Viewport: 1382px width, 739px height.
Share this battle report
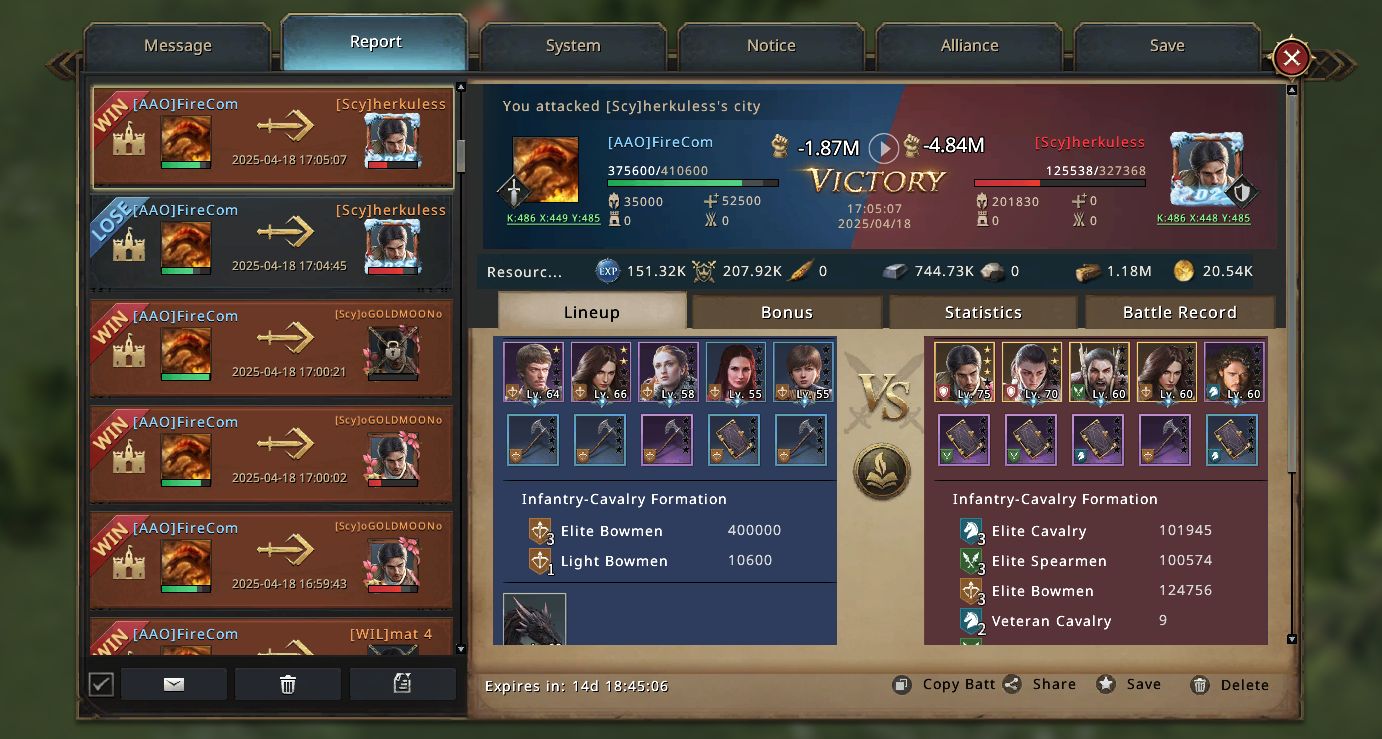click(1041, 685)
